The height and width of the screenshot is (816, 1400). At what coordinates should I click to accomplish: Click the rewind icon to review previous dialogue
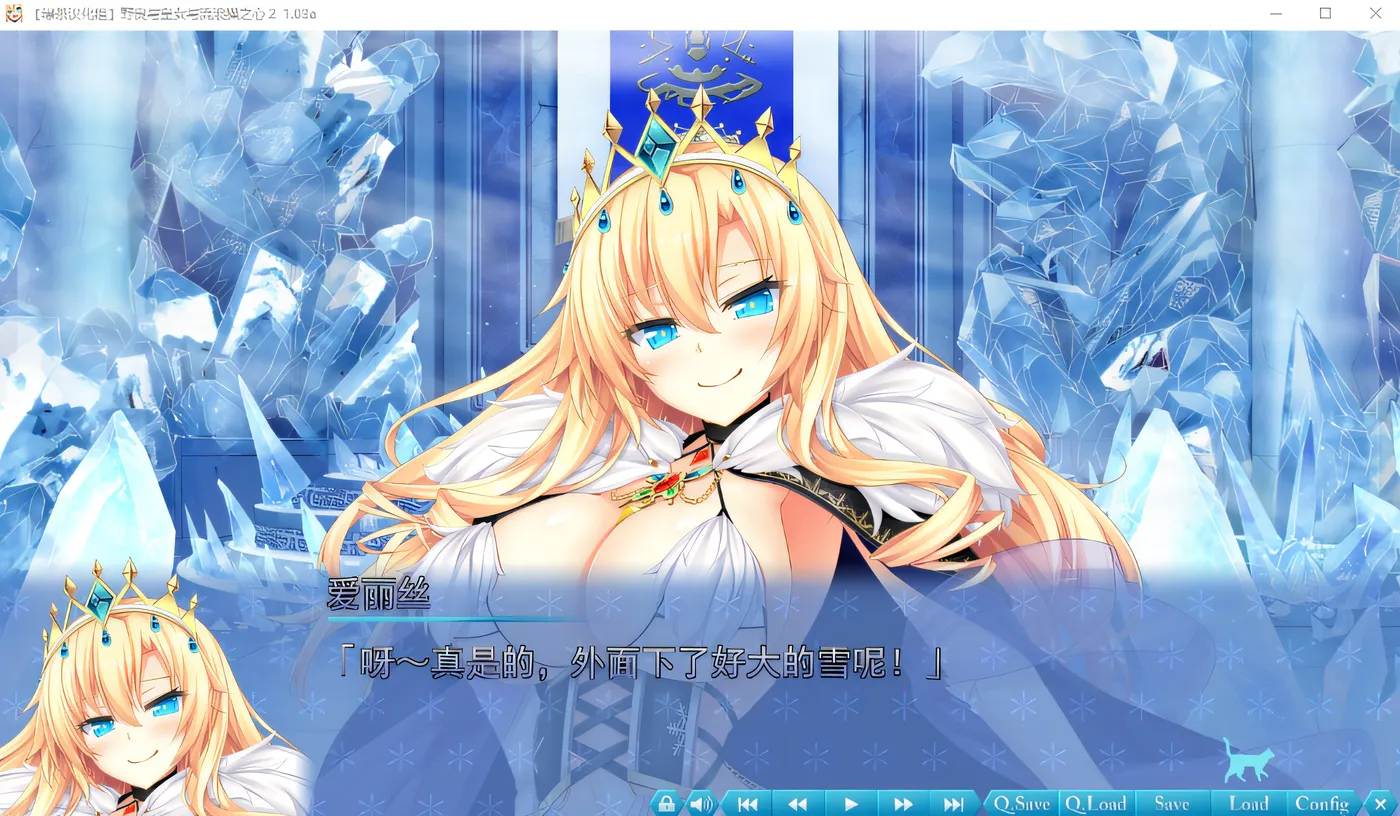tap(798, 802)
